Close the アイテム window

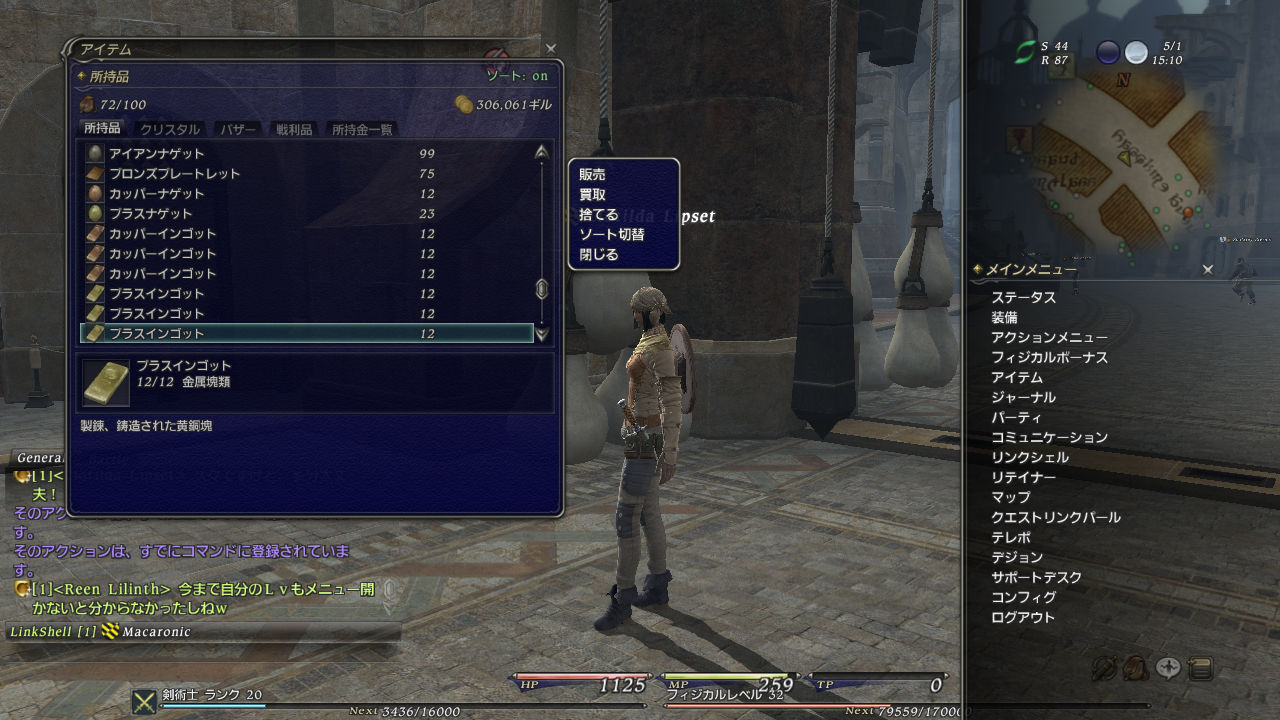point(550,48)
